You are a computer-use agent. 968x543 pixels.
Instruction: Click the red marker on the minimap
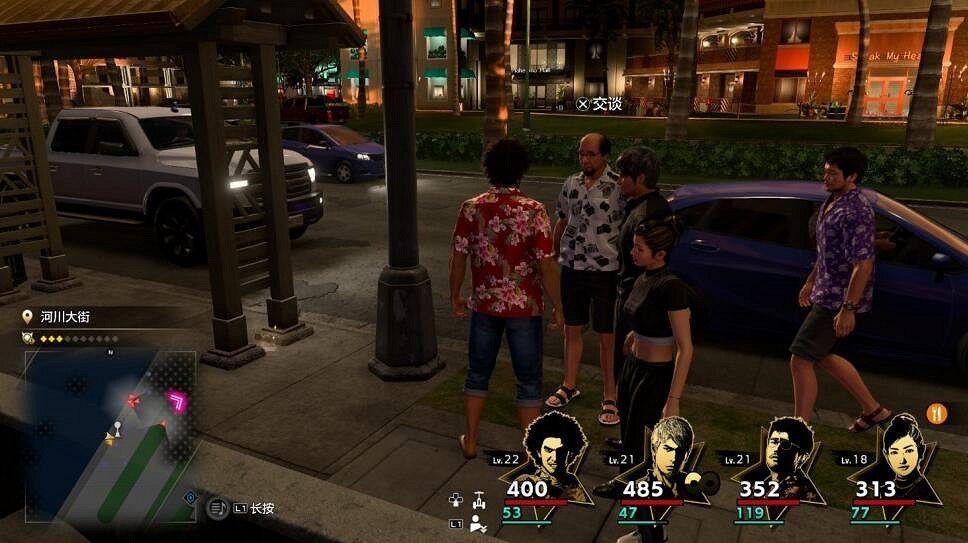pos(133,401)
